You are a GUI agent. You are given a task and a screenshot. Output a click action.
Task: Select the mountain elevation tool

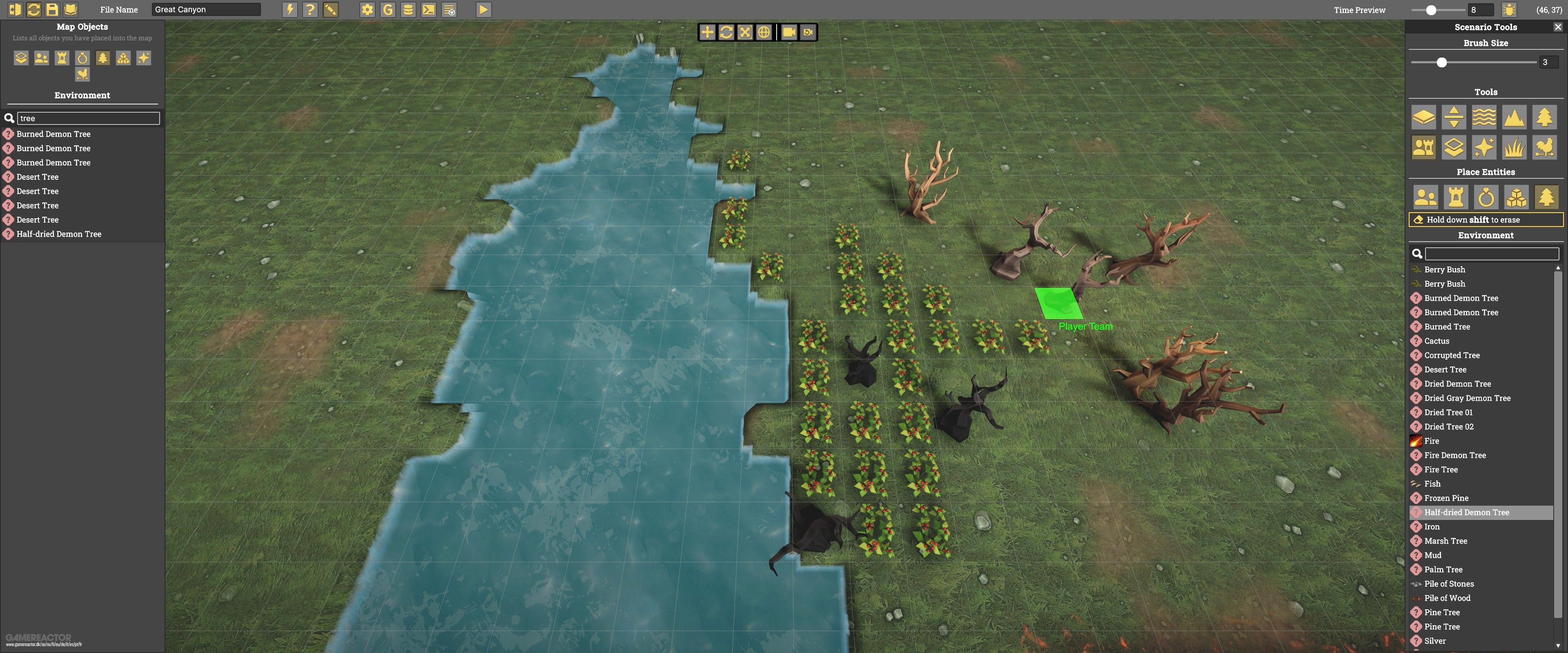(x=1515, y=117)
